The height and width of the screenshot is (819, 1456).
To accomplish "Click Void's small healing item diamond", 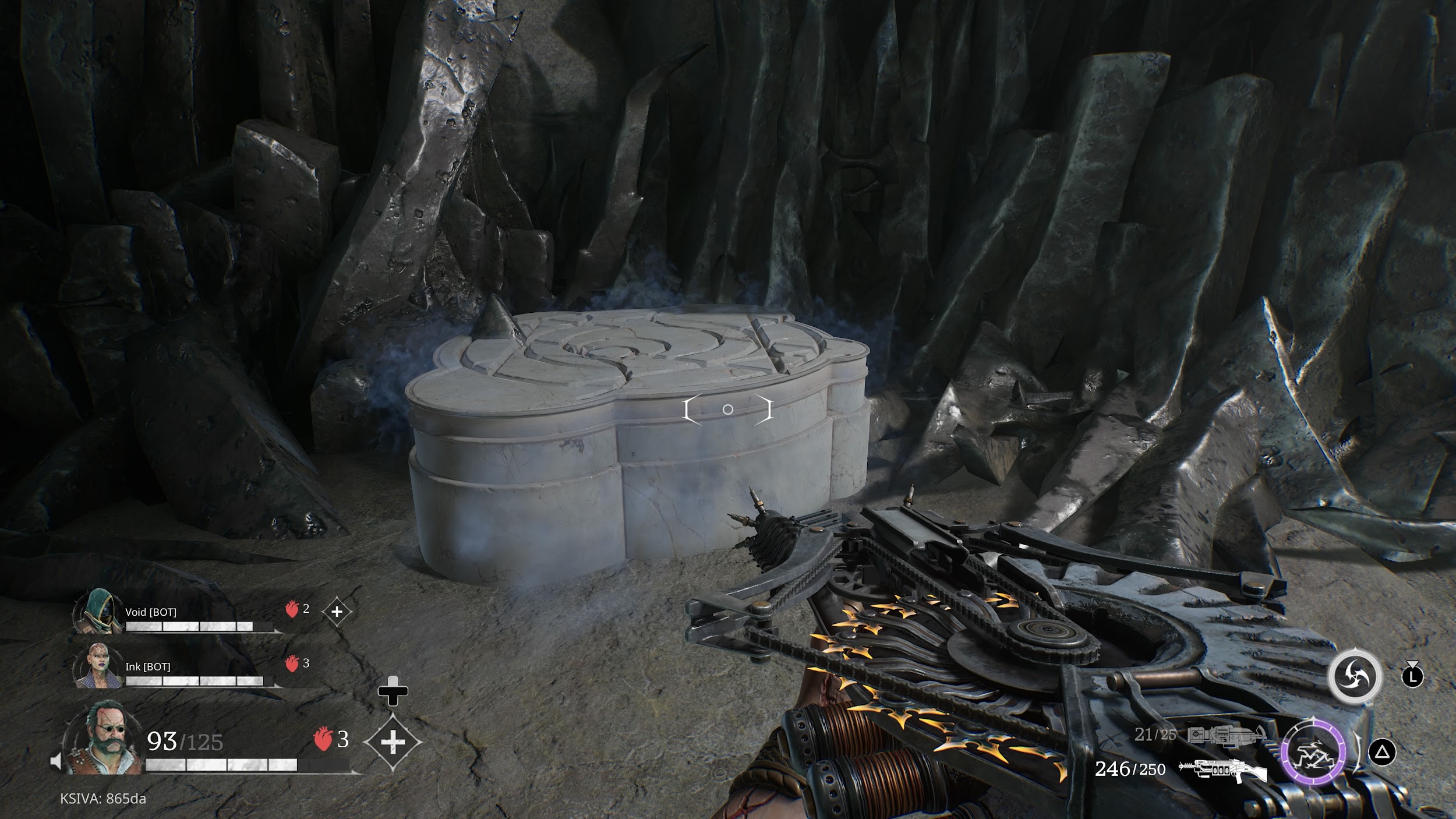I will pos(337,612).
